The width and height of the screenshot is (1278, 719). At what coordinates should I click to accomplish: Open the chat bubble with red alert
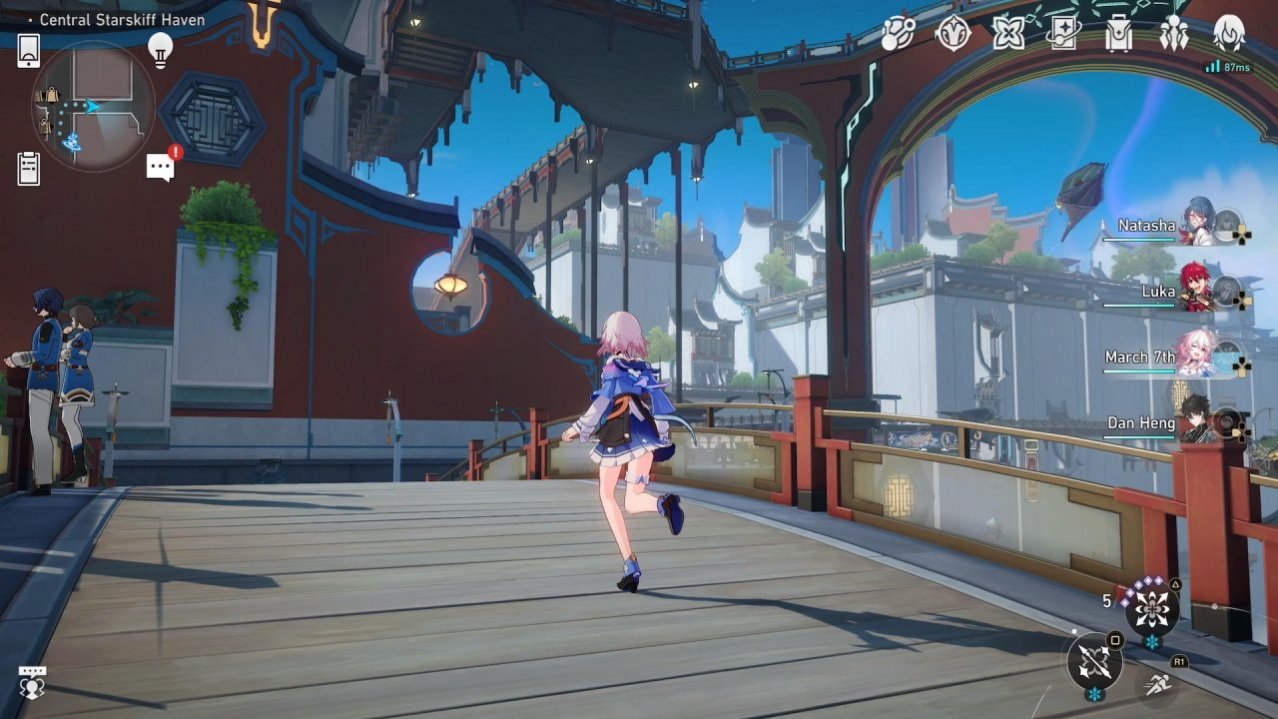click(x=162, y=166)
